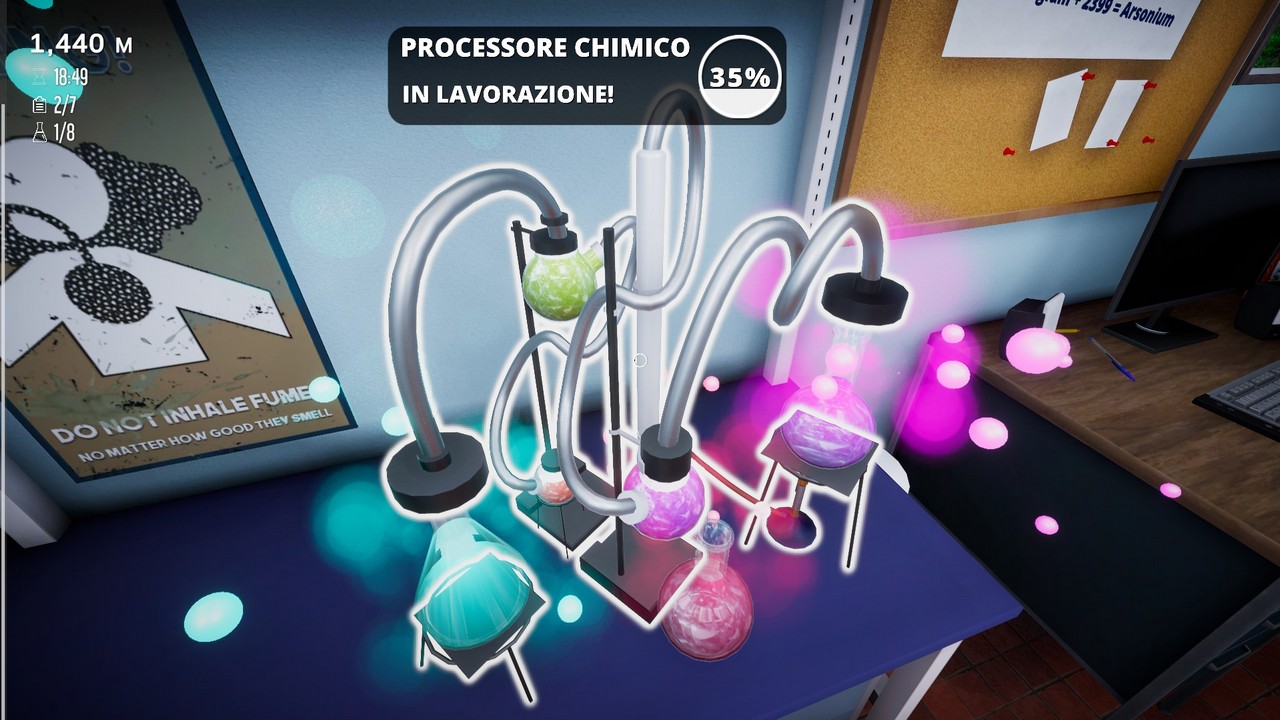Image resolution: width=1280 pixels, height=720 pixels.
Task: Click the clipboard orders icon
Action: coord(40,105)
